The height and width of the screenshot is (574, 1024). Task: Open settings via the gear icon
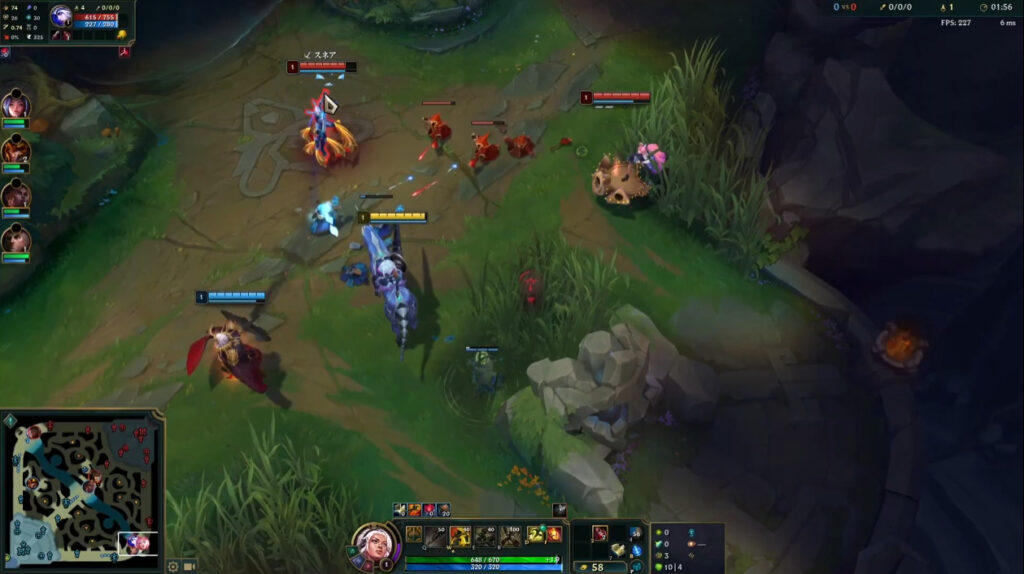click(173, 566)
